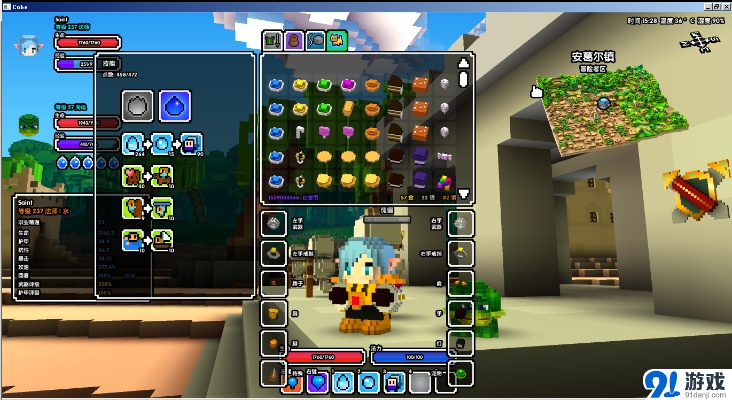Activate the ring-shaped skill on hotbar
This screenshot has width=732, height=400.
pos(369,382)
